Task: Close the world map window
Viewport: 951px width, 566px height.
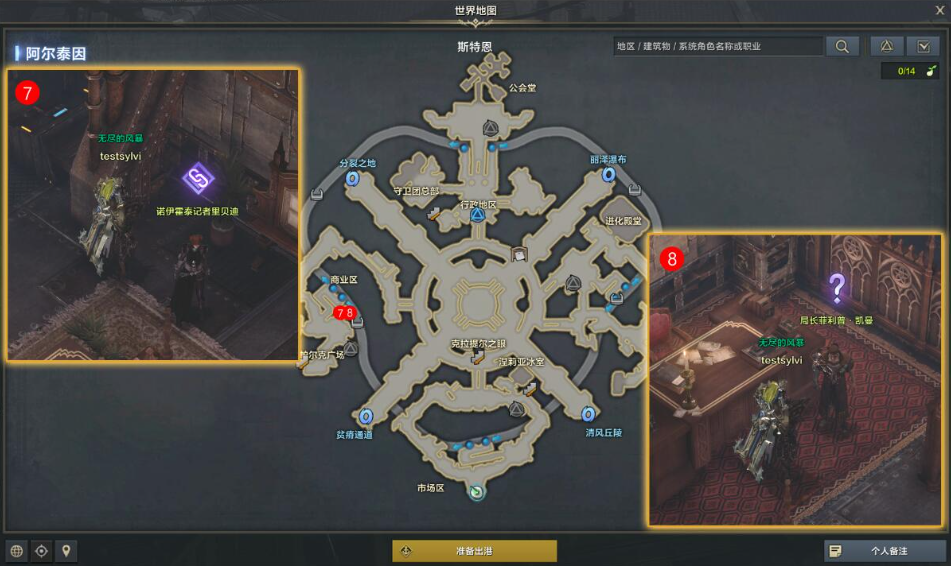Action: tap(938, 11)
